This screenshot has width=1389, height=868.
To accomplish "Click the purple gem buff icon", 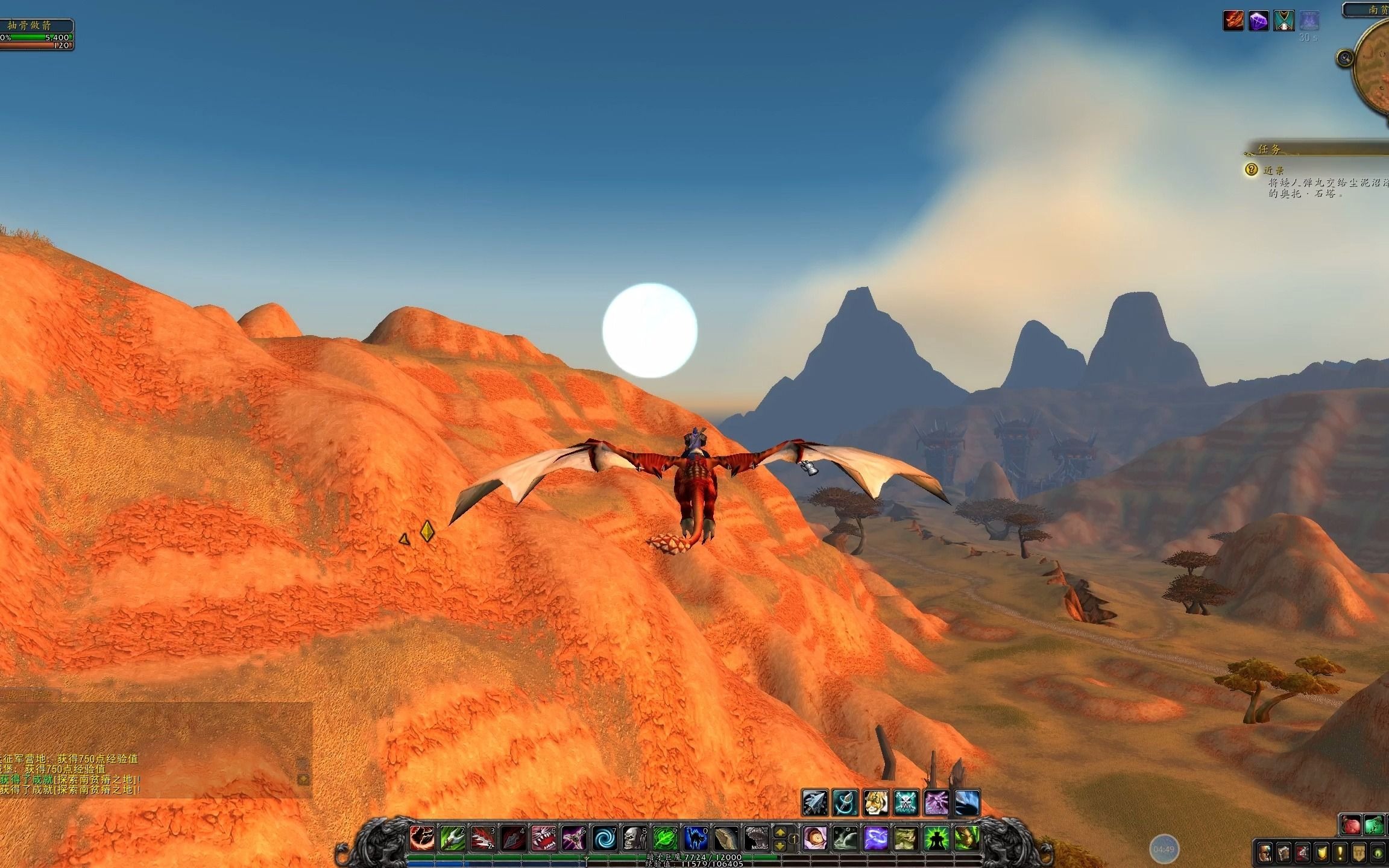I will click(x=1258, y=21).
